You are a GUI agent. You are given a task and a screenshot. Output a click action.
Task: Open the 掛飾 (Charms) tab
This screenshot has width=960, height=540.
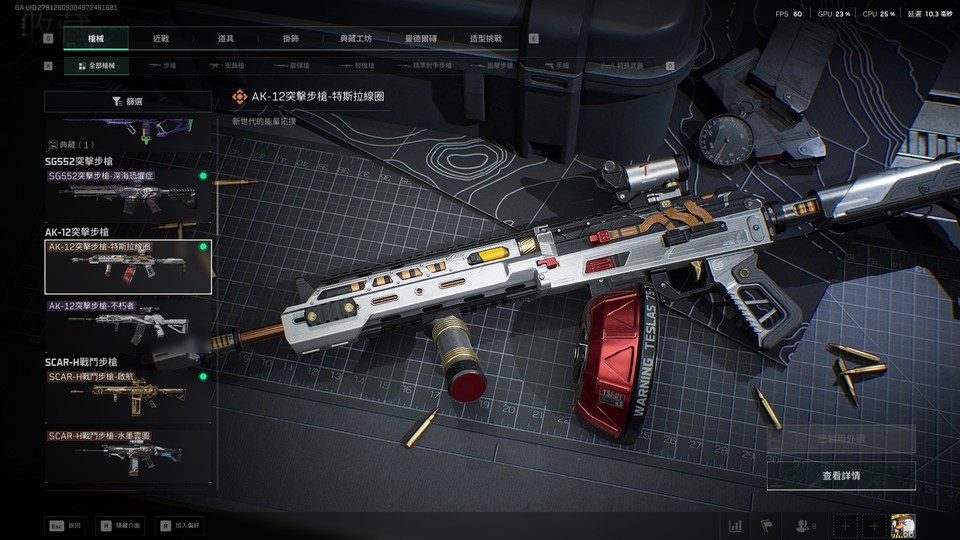(291, 39)
